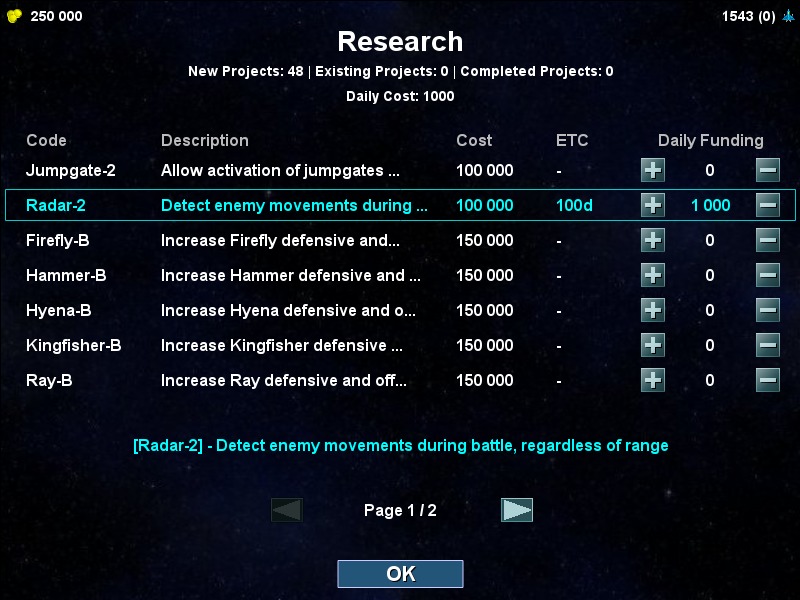Increase Ray-B daily funding

(x=652, y=380)
